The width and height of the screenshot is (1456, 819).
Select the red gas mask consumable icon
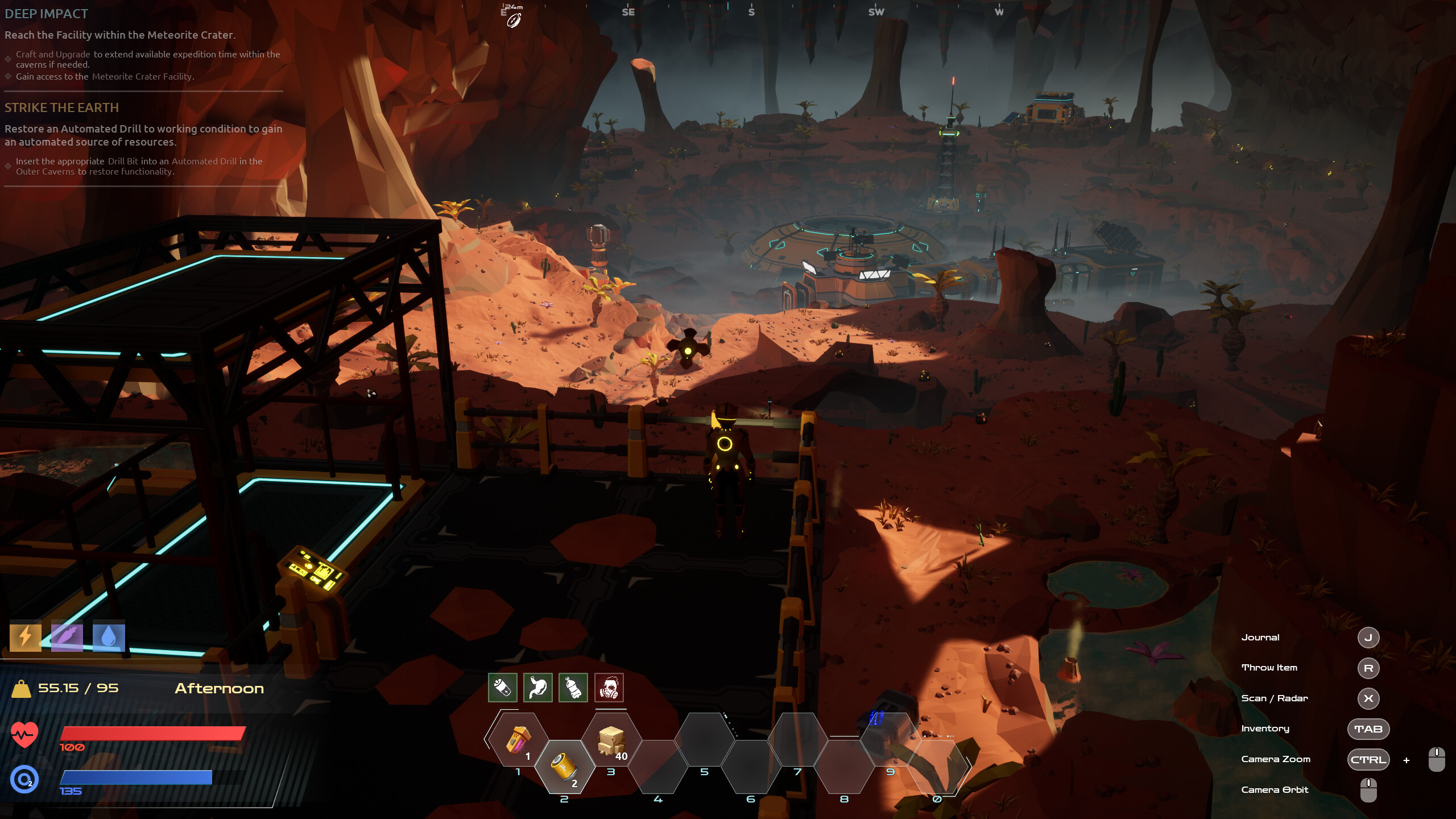610,688
